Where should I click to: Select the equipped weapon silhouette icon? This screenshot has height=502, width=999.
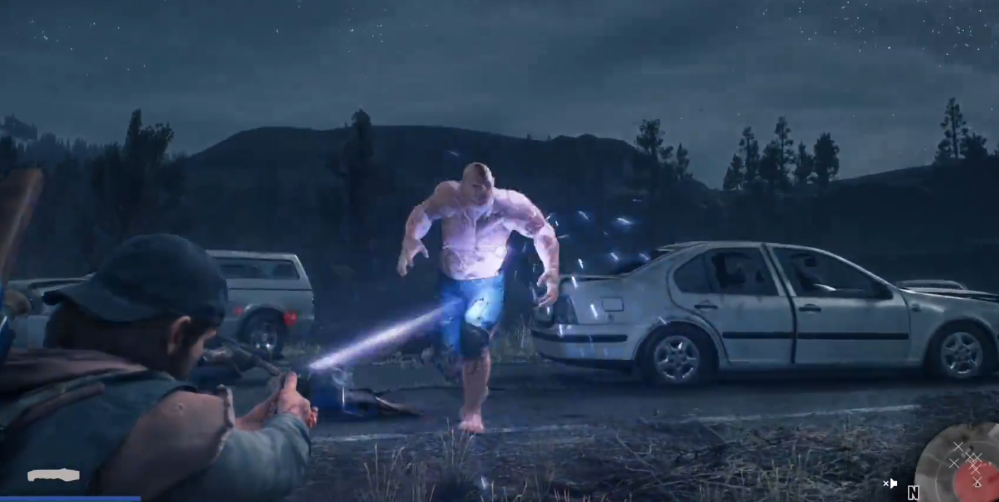pyautogui.click(x=54, y=475)
